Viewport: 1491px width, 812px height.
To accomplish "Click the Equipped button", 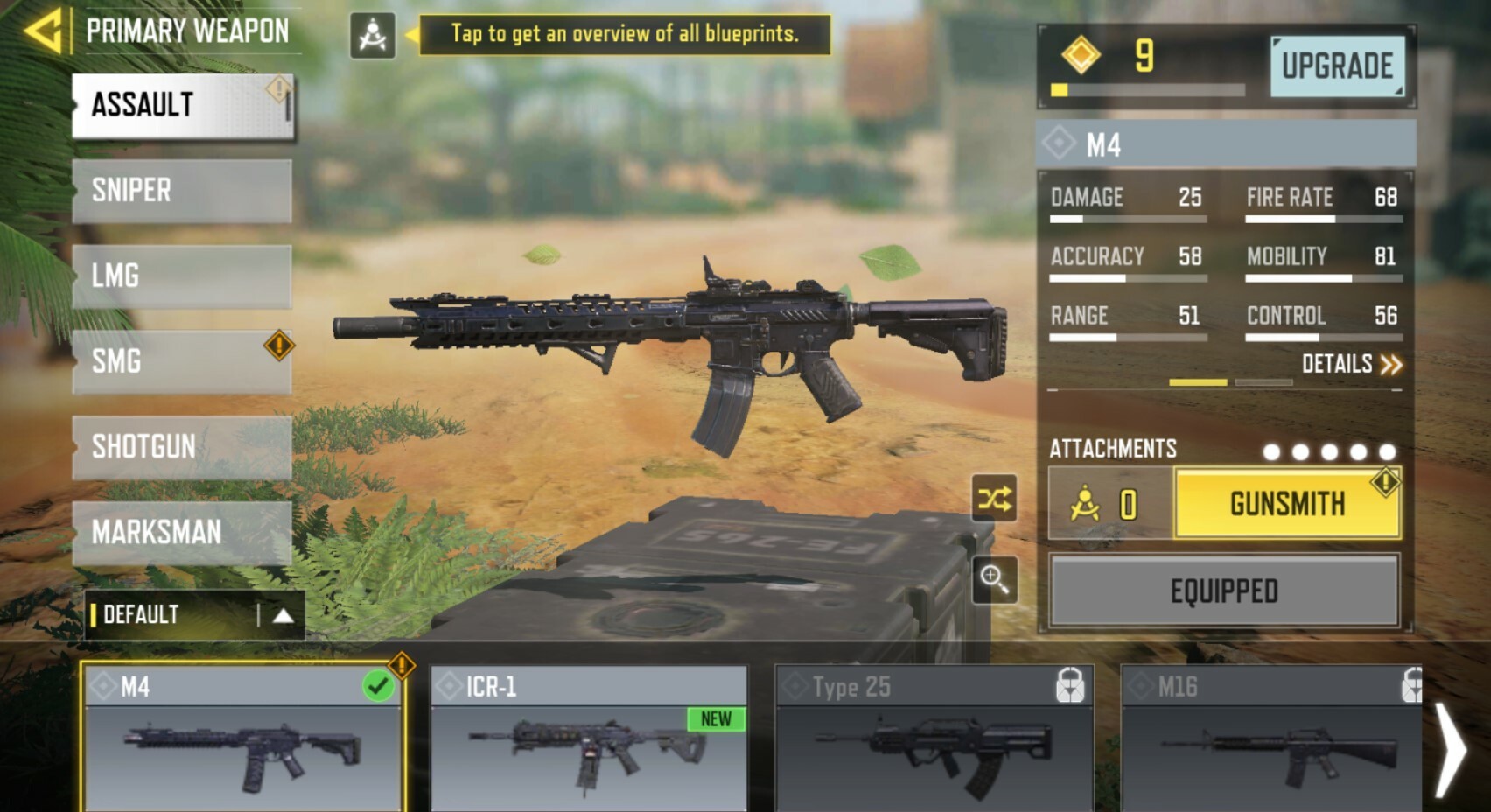I will (x=1223, y=591).
